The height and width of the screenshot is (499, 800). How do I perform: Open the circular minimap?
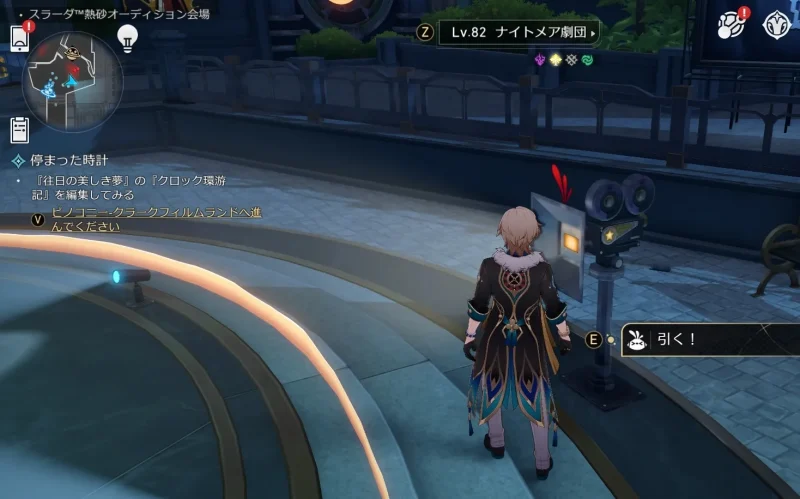coord(72,81)
